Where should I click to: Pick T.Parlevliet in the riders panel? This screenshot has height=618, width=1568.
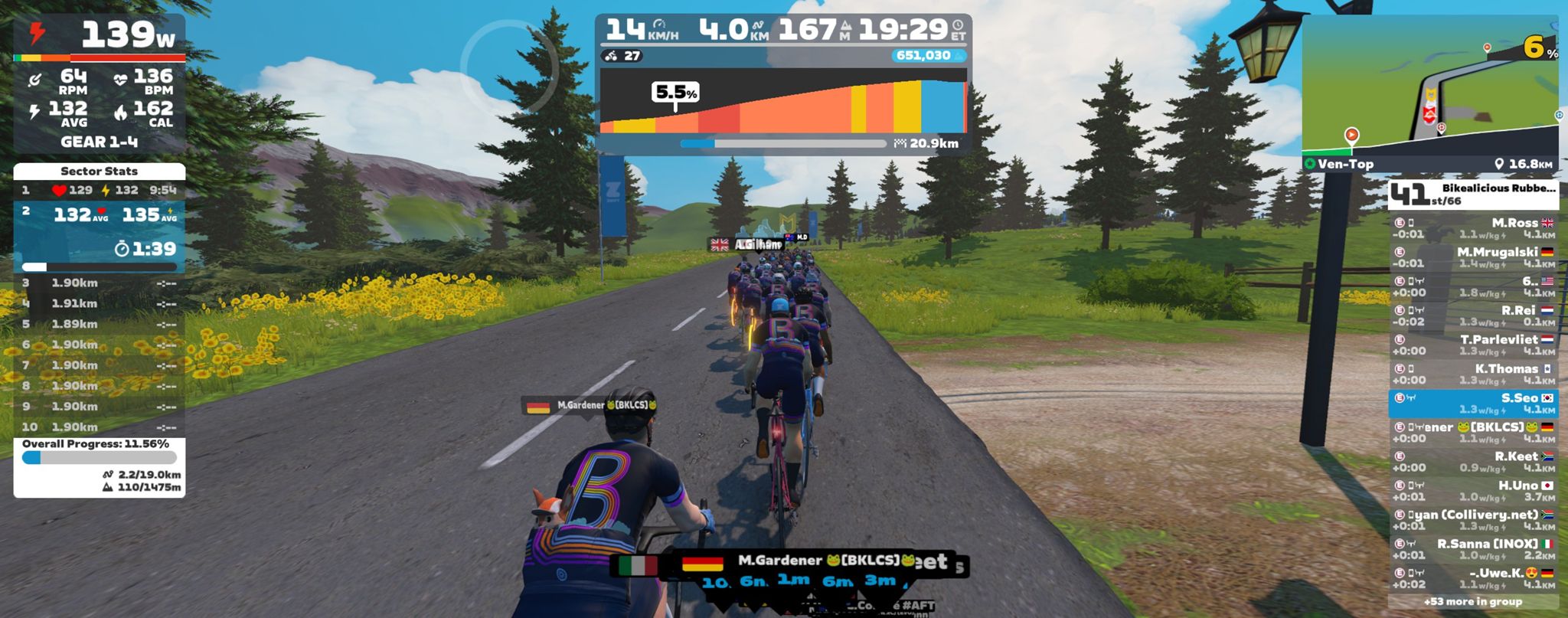click(1472, 345)
